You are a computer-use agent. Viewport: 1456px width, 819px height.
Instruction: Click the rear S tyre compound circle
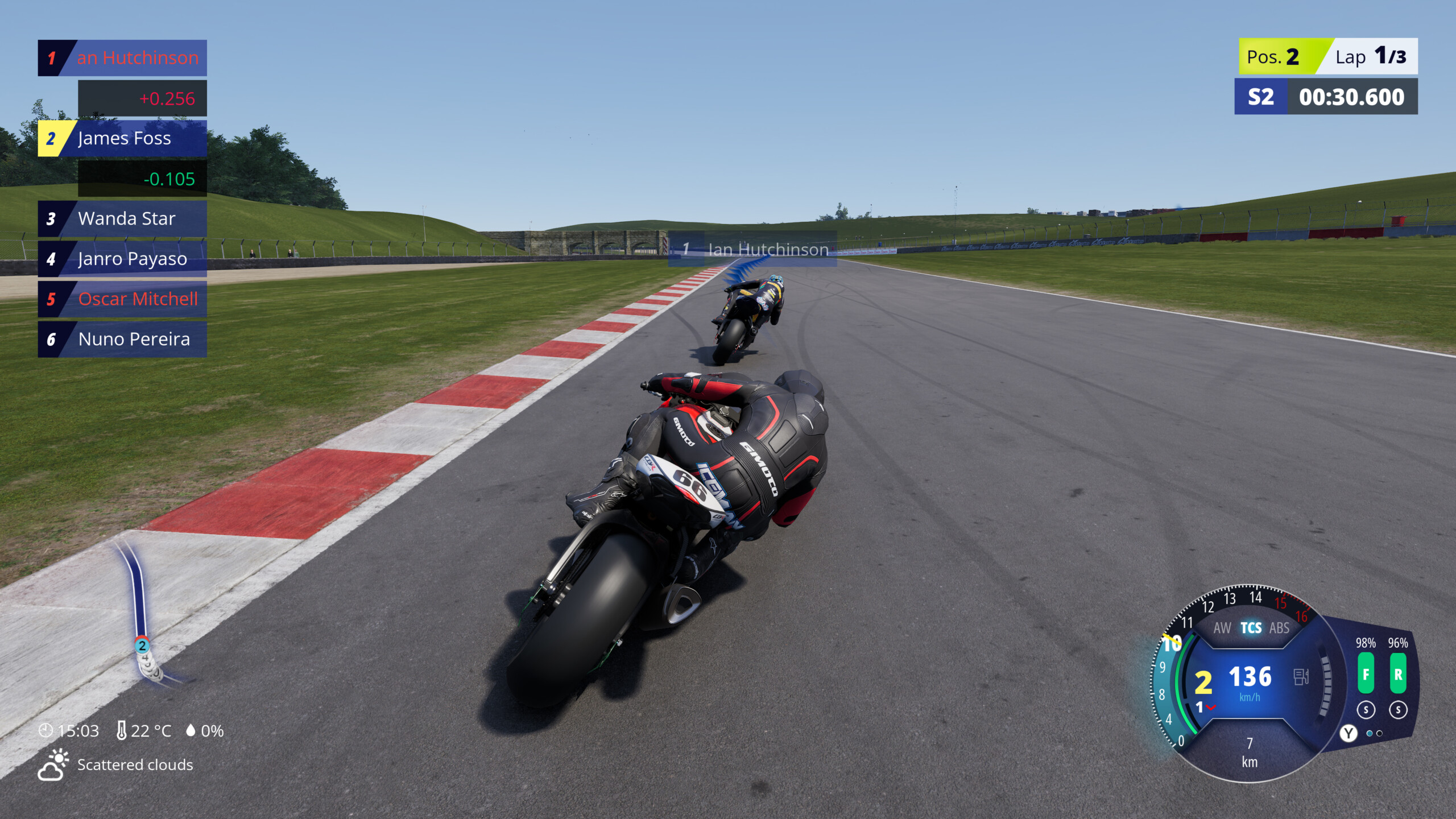click(1400, 710)
